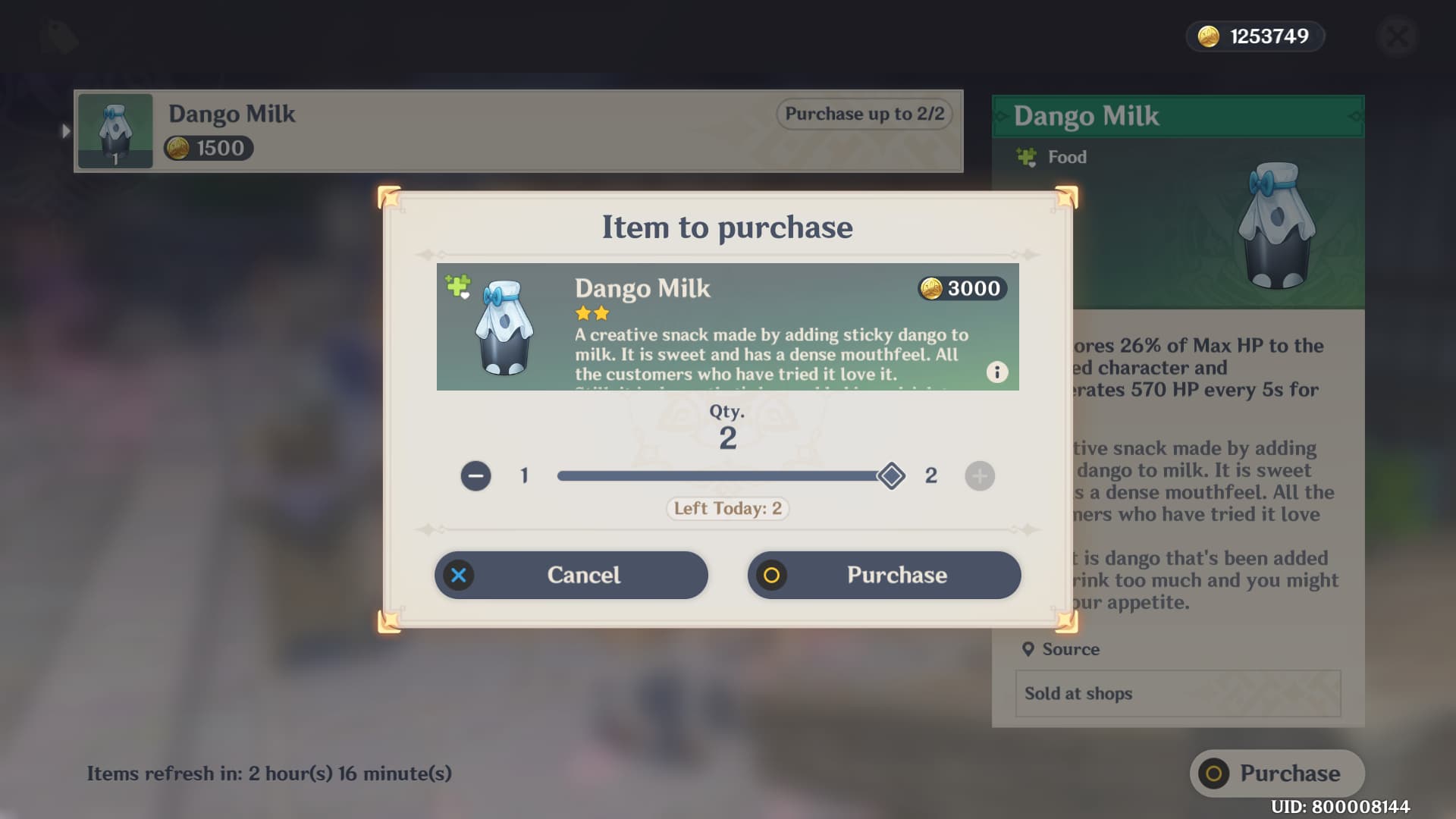
Task: Confirm with the Purchase button in the dialog
Action: click(884, 575)
